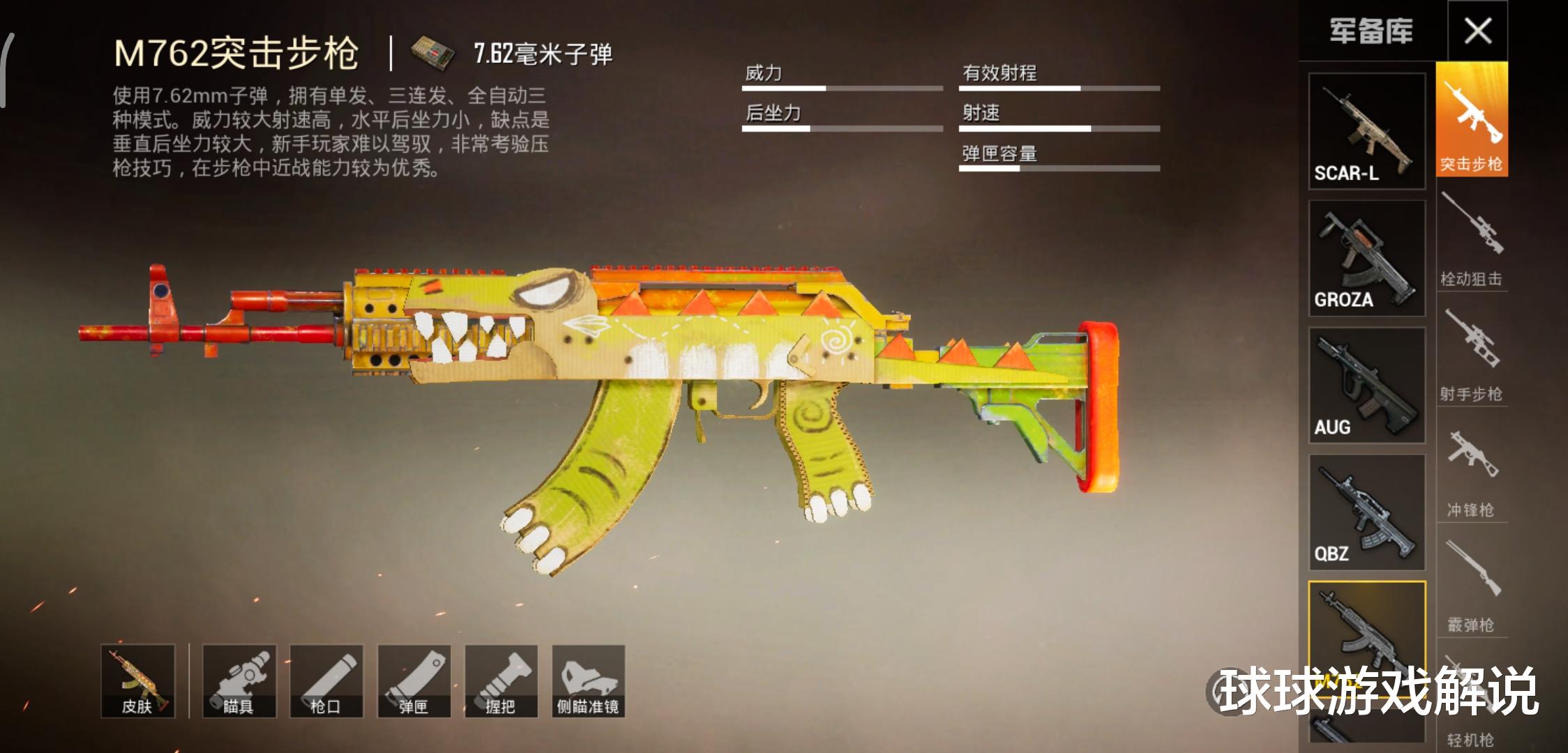Image resolution: width=1568 pixels, height=753 pixels.
Task: Open the 皮肤 skin slot
Action: tap(137, 681)
